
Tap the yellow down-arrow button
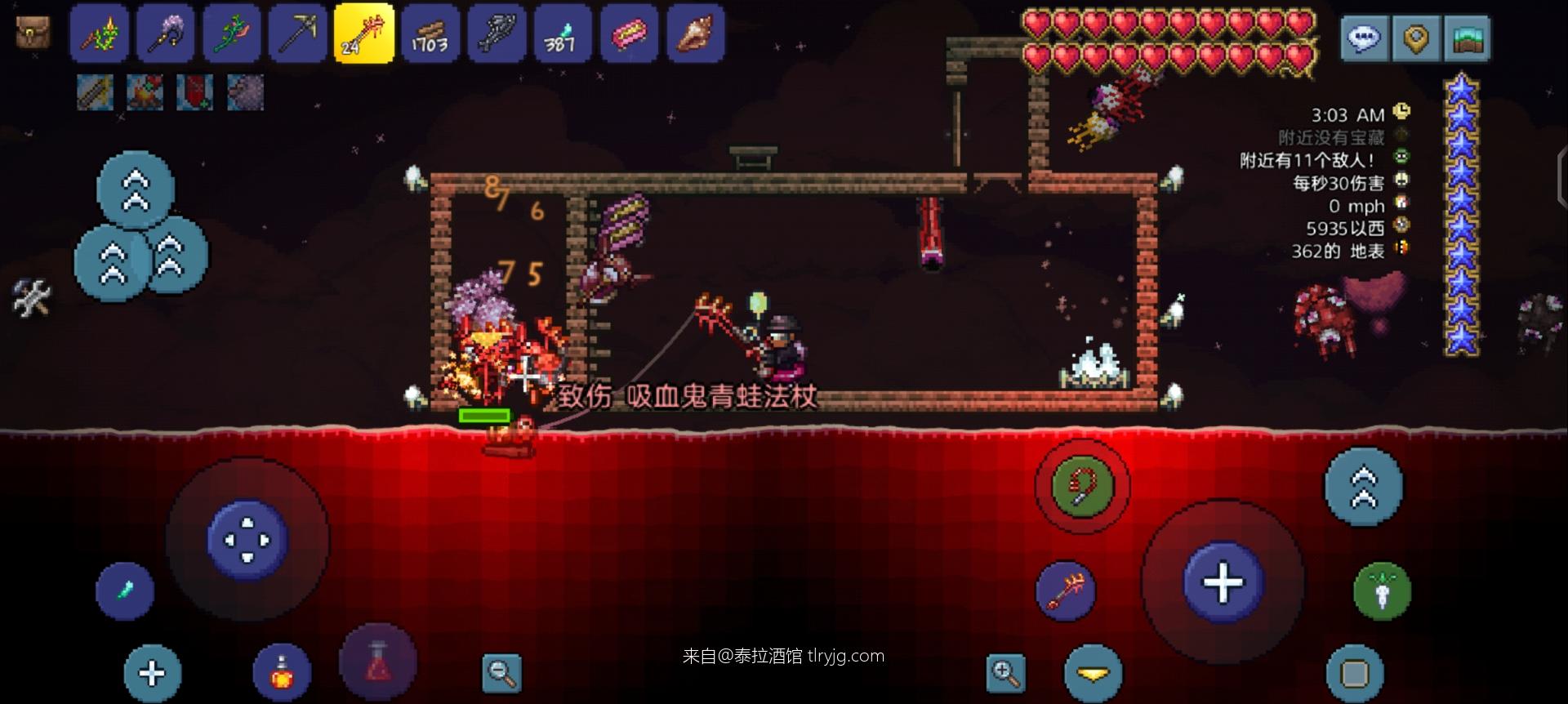point(1093,673)
